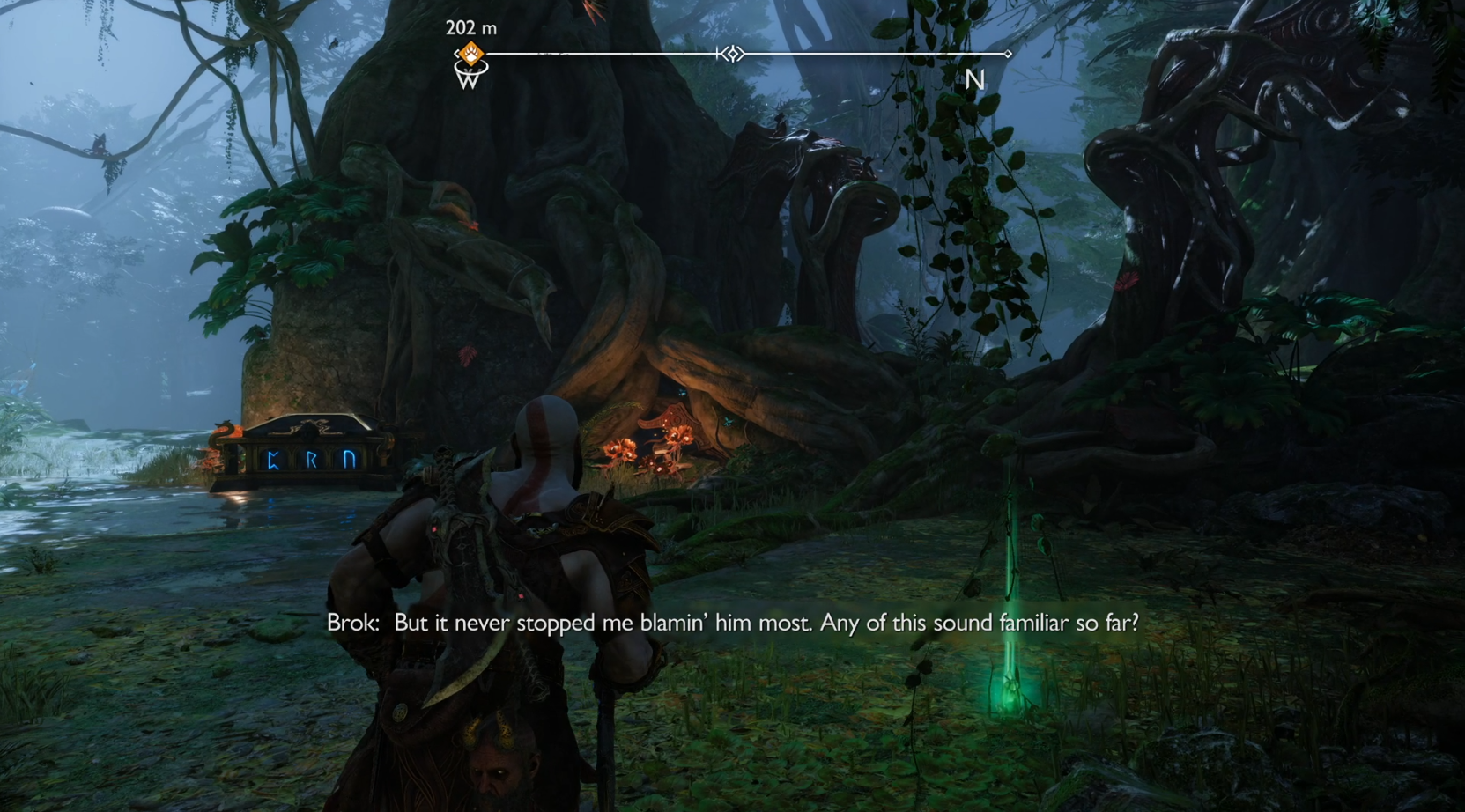Click the leftmost blue rune on the Nornir chest

(274, 460)
